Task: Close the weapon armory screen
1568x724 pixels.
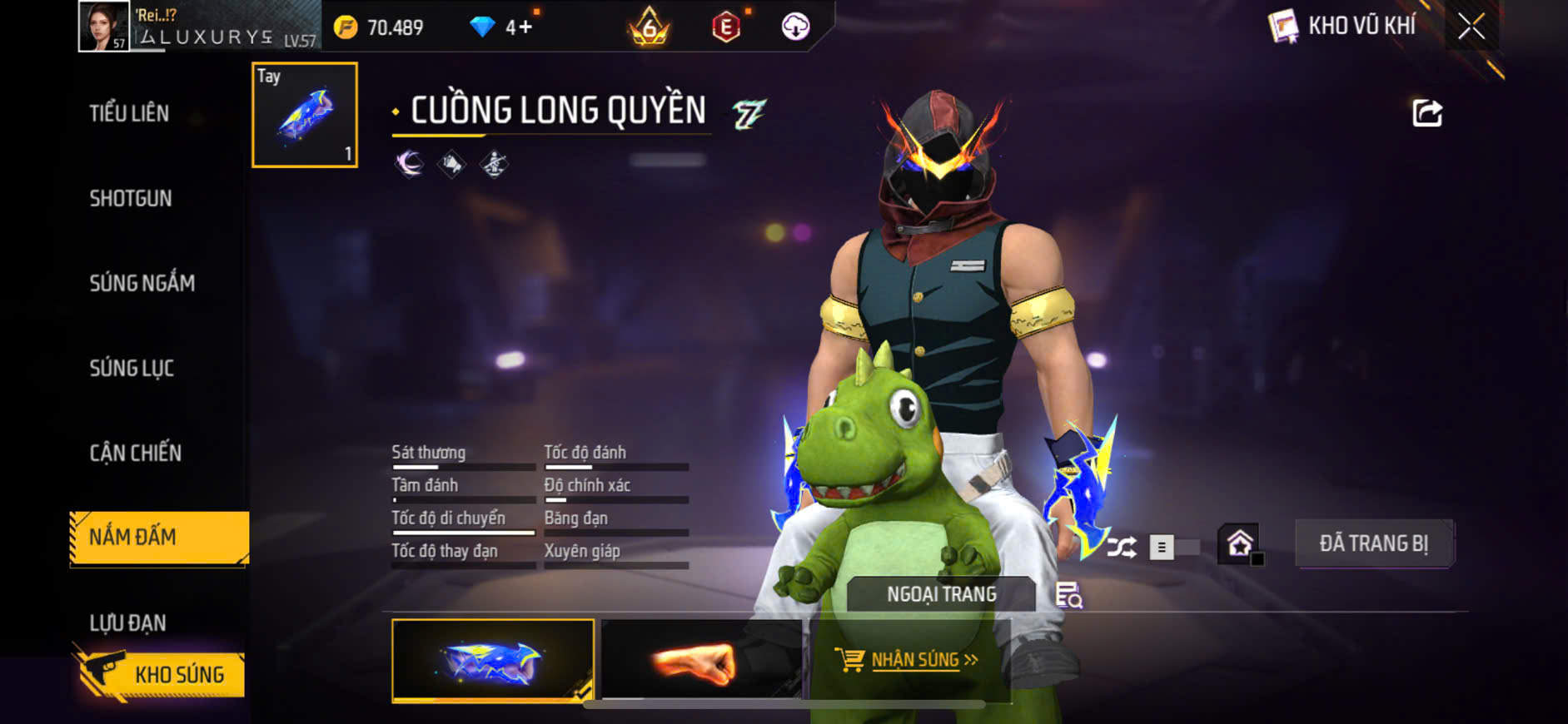Action: [1471, 27]
